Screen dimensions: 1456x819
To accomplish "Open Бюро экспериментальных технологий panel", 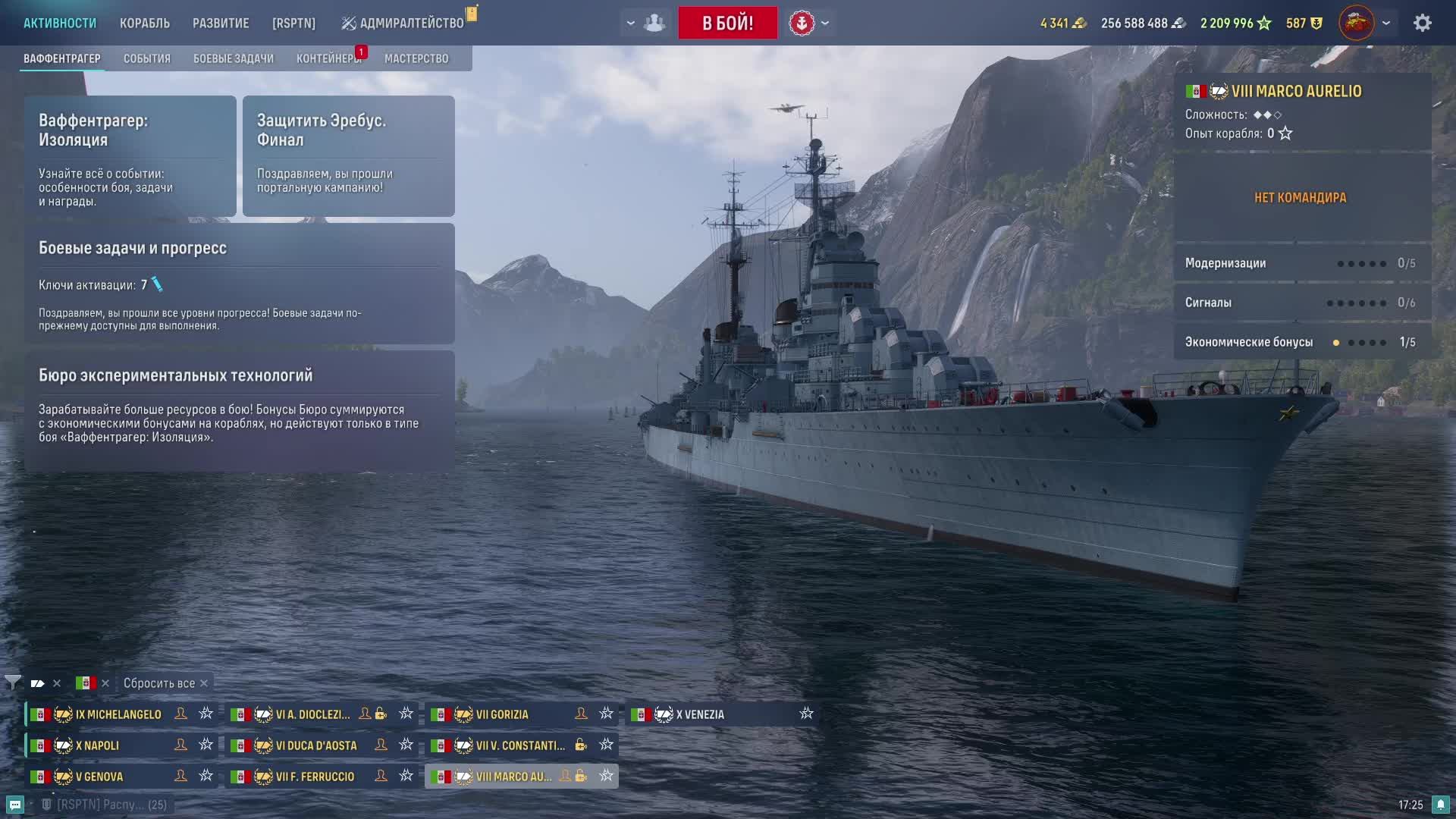I will pyautogui.click(x=239, y=410).
